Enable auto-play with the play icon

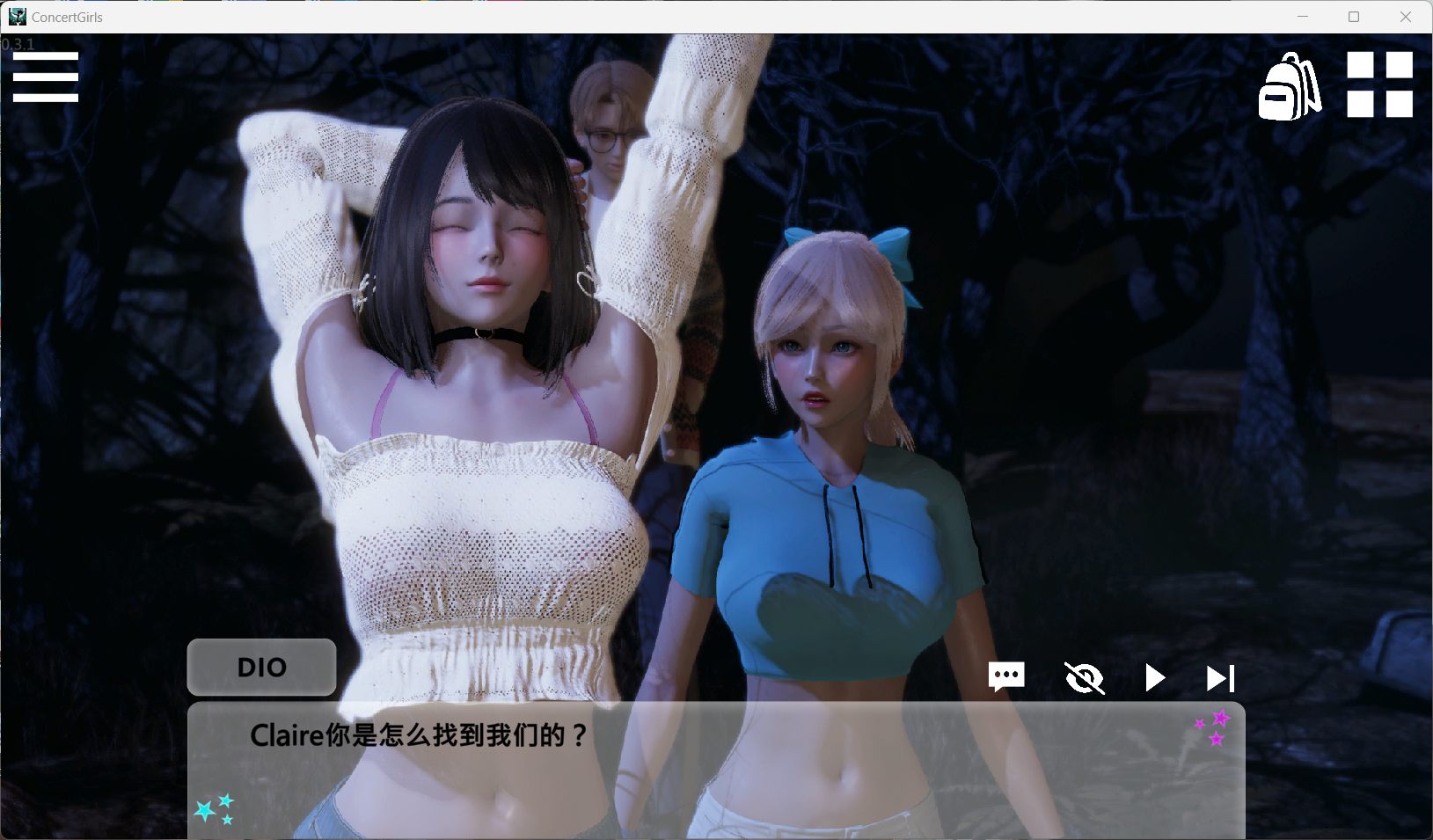click(1154, 677)
